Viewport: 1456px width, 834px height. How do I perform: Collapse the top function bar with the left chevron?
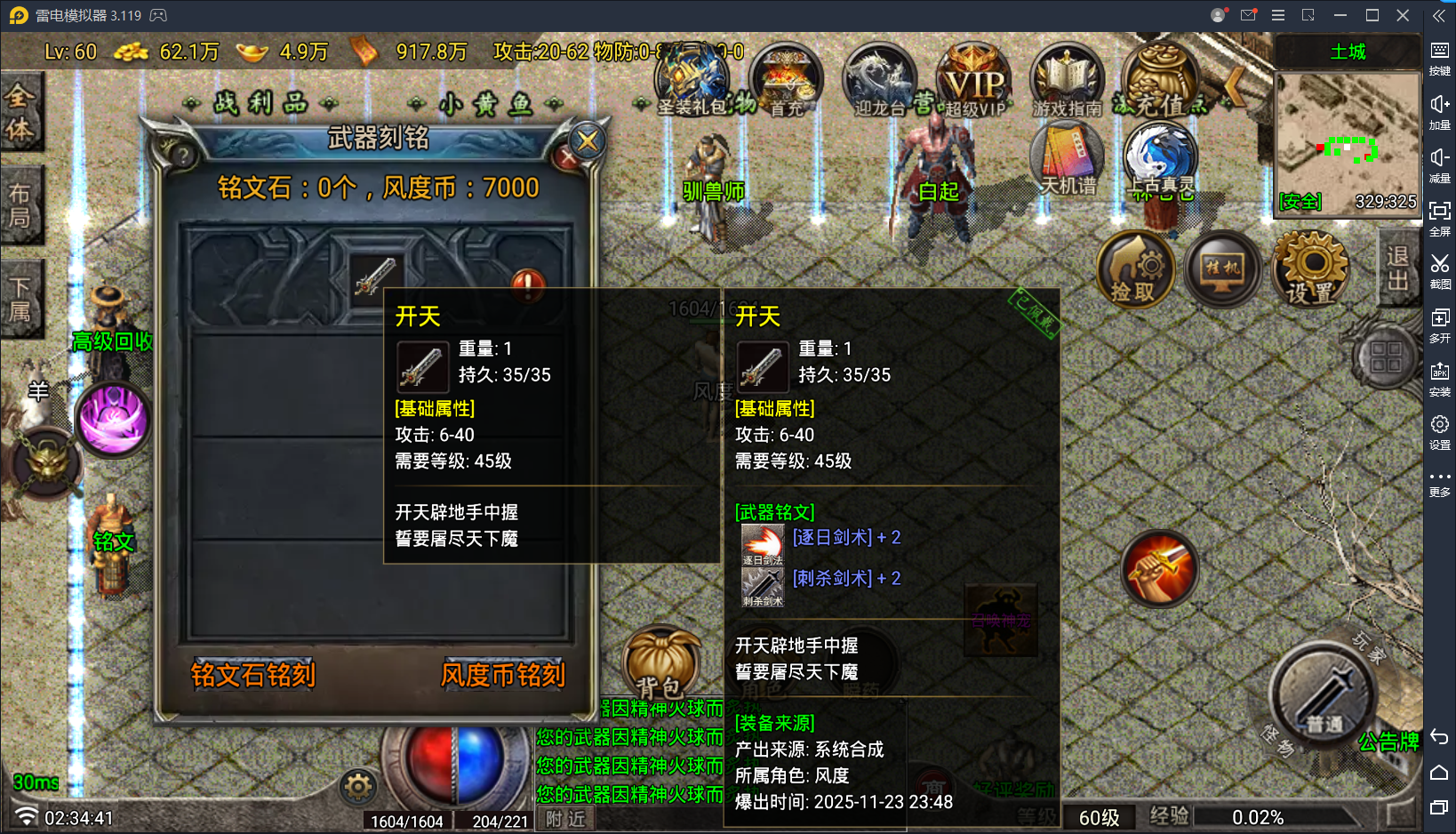pos(1236,84)
